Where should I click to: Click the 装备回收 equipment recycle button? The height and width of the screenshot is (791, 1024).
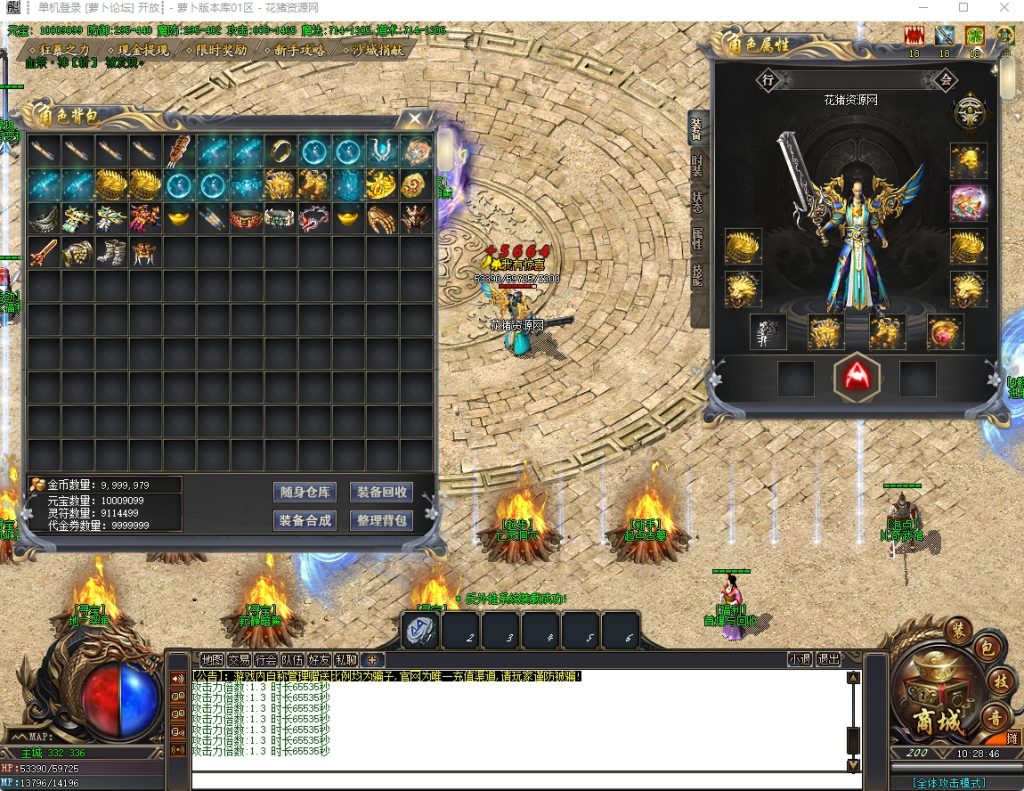[x=381, y=492]
